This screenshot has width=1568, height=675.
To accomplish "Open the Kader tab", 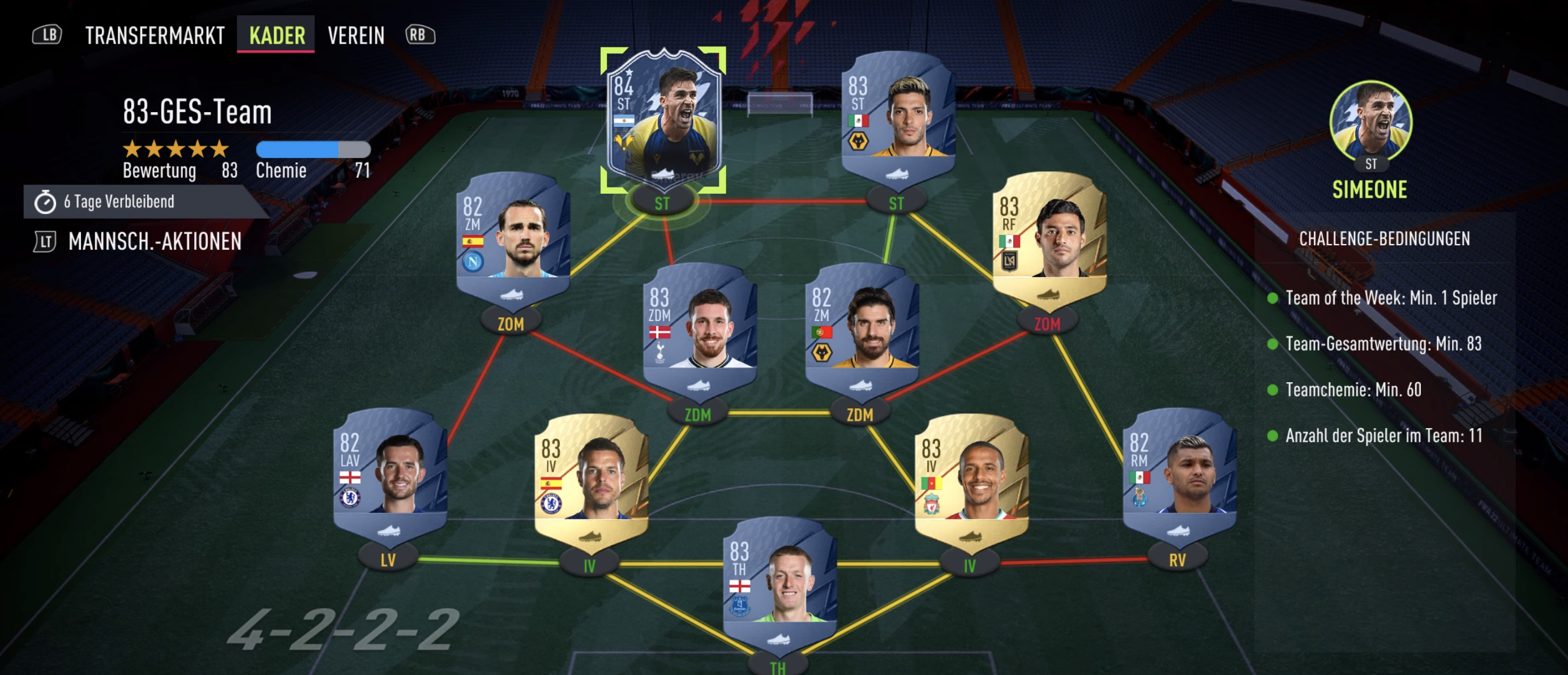I will (x=277, y=35).
